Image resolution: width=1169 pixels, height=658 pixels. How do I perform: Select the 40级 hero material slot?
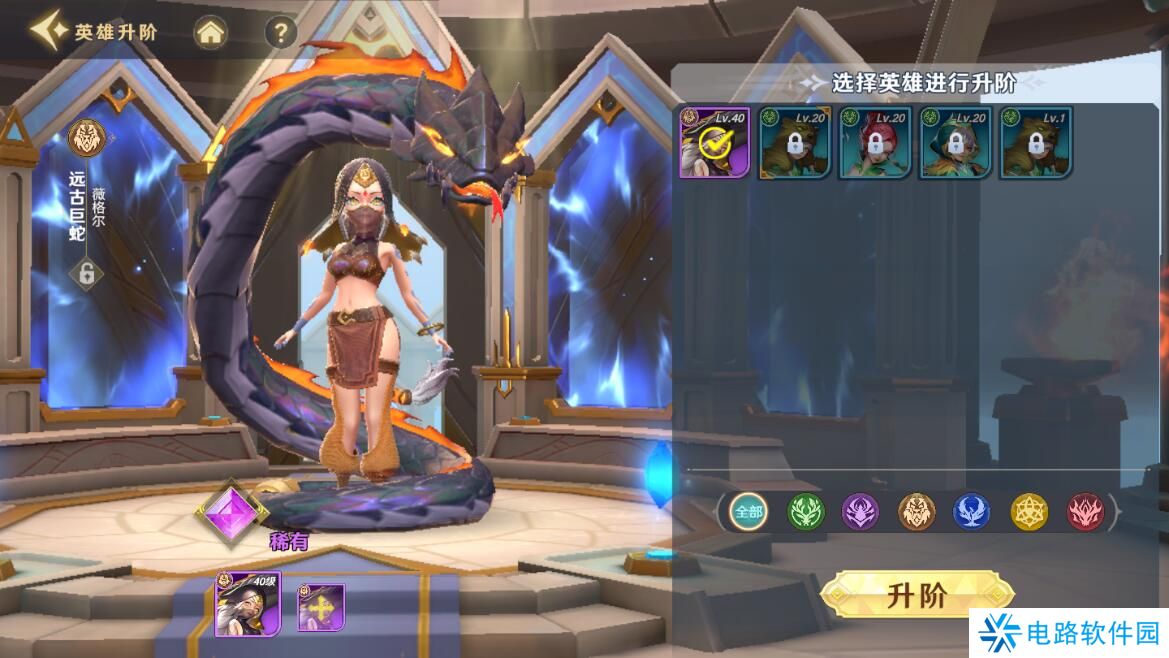point(247,605)
